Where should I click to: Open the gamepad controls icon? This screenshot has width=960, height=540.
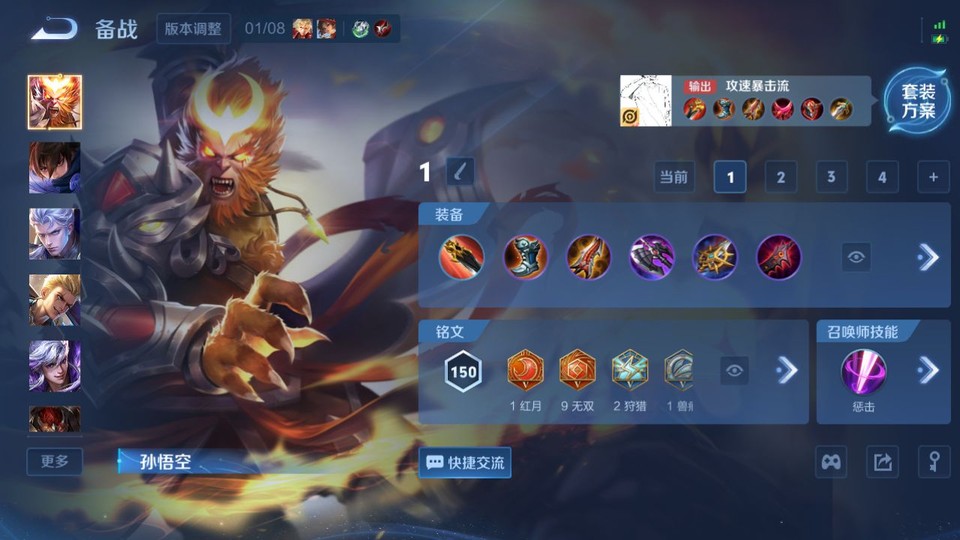click(832, 461)
